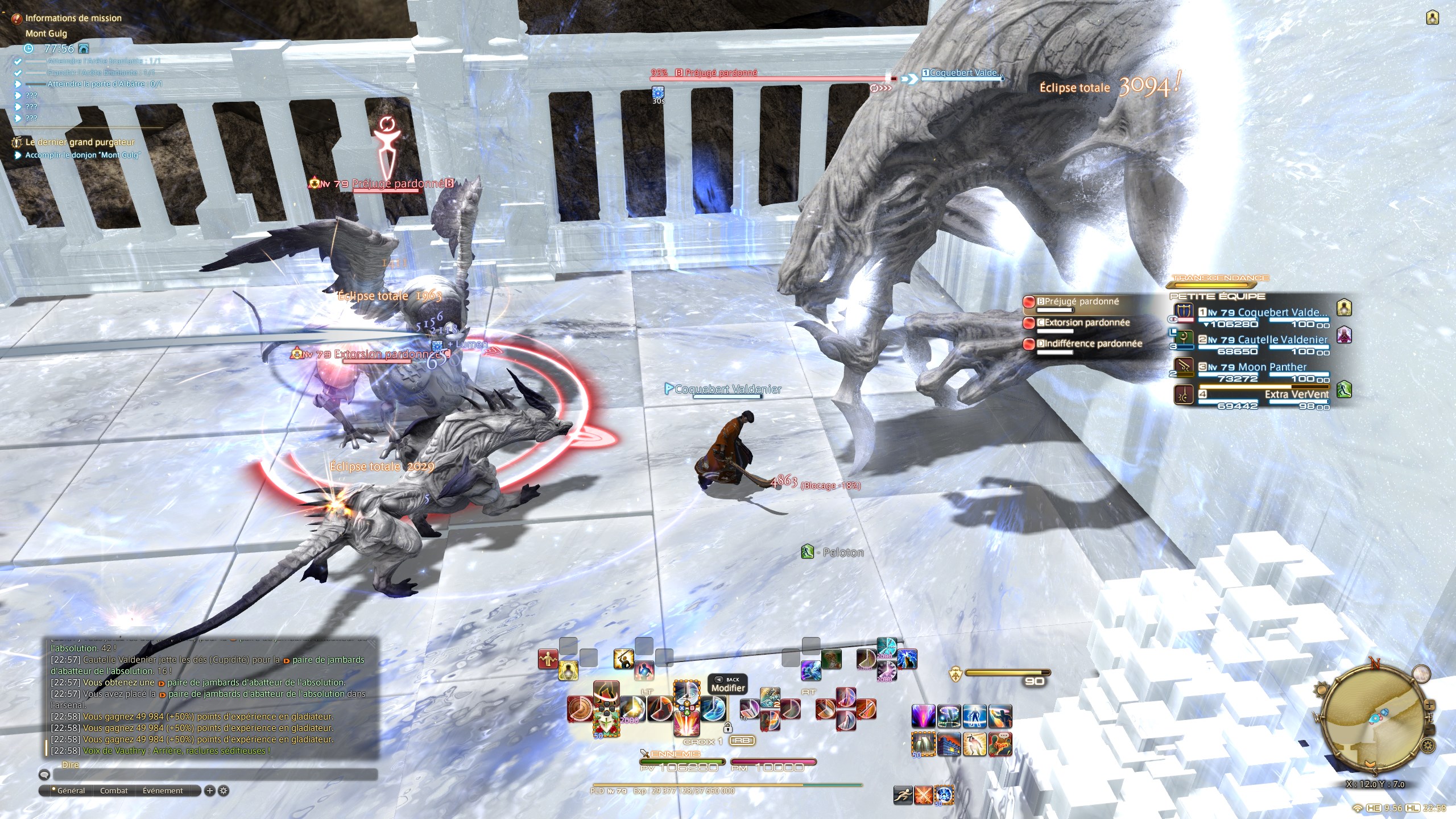The width and height of the screenshot is (1456, 819).
Task: Activate the blue castle wall ability
Action: [948, 744]
